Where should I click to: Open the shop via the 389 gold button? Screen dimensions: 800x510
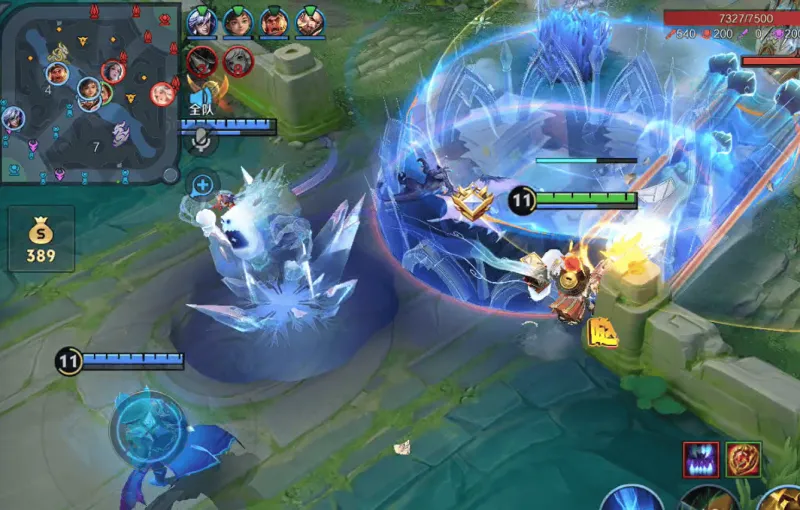tap(40, 240)
